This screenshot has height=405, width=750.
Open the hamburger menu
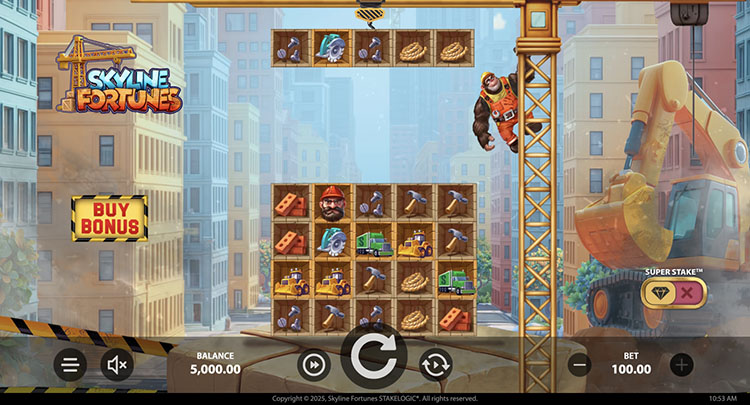(x=70, y=365)
